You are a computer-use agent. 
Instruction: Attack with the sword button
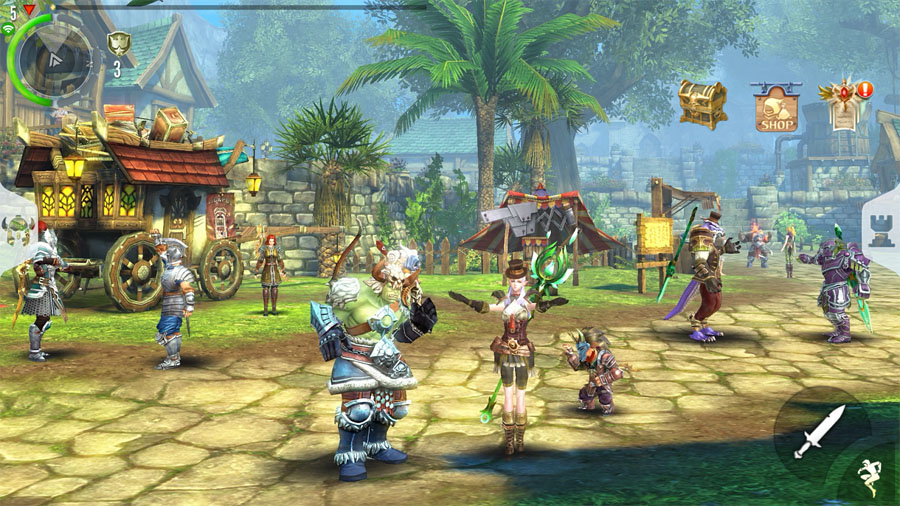point(819,431)
